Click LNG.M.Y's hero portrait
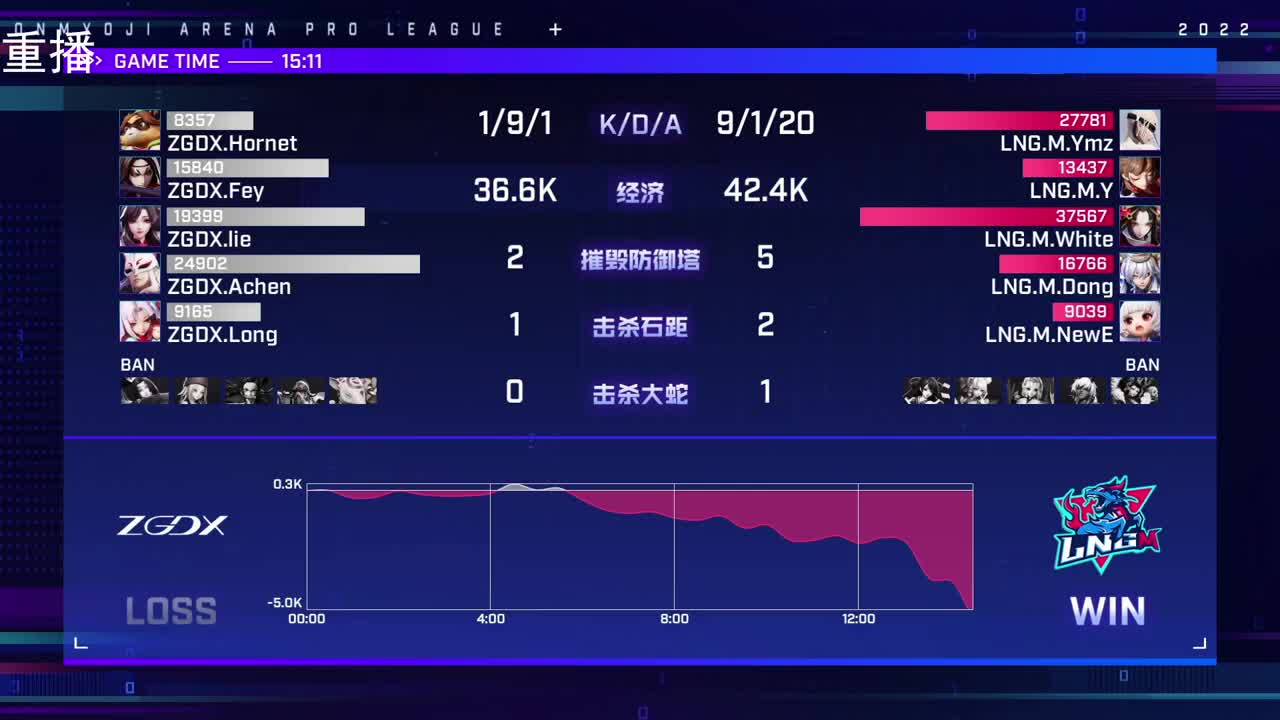This screenshot has width=1280, height=720. click(1141, 177)
